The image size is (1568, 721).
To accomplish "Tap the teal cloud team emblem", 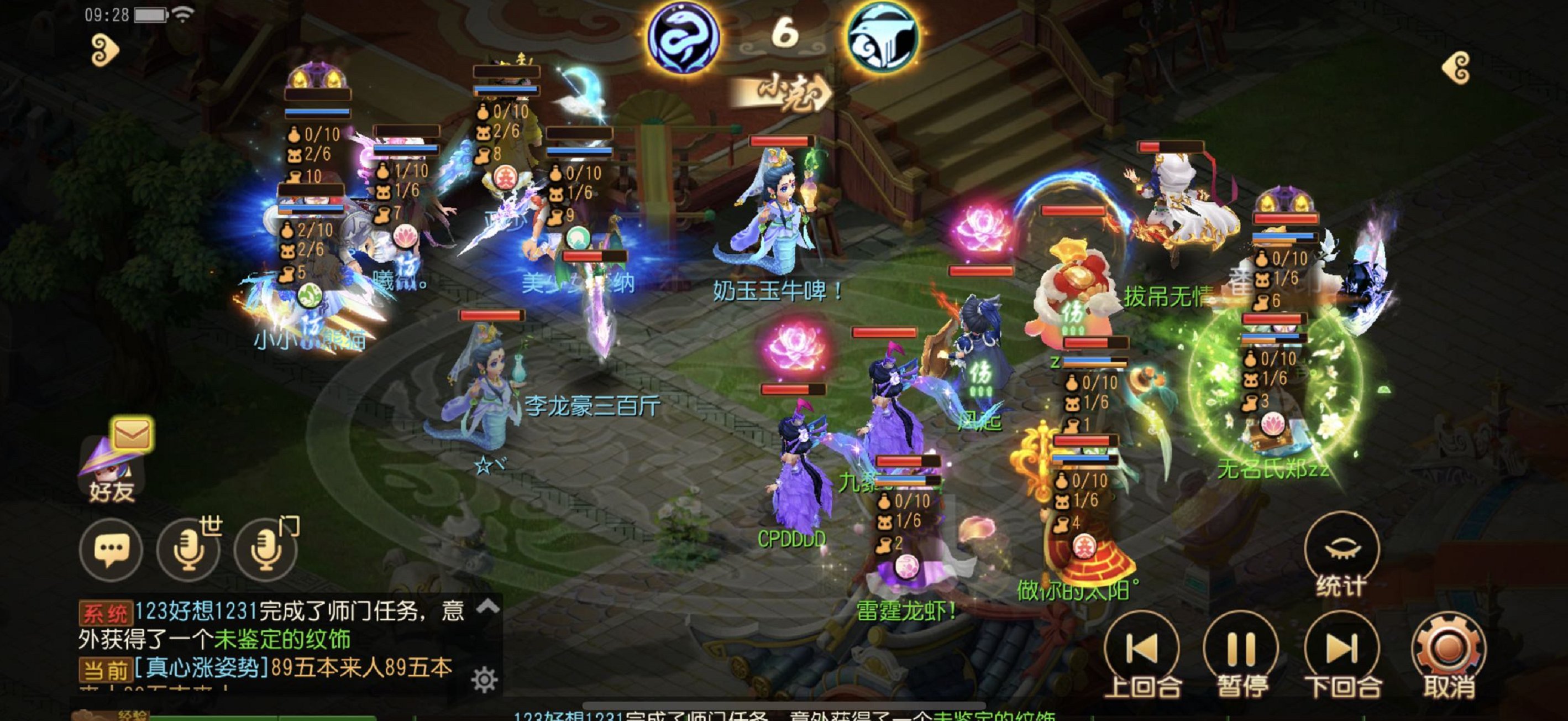I will click(883, 38).
